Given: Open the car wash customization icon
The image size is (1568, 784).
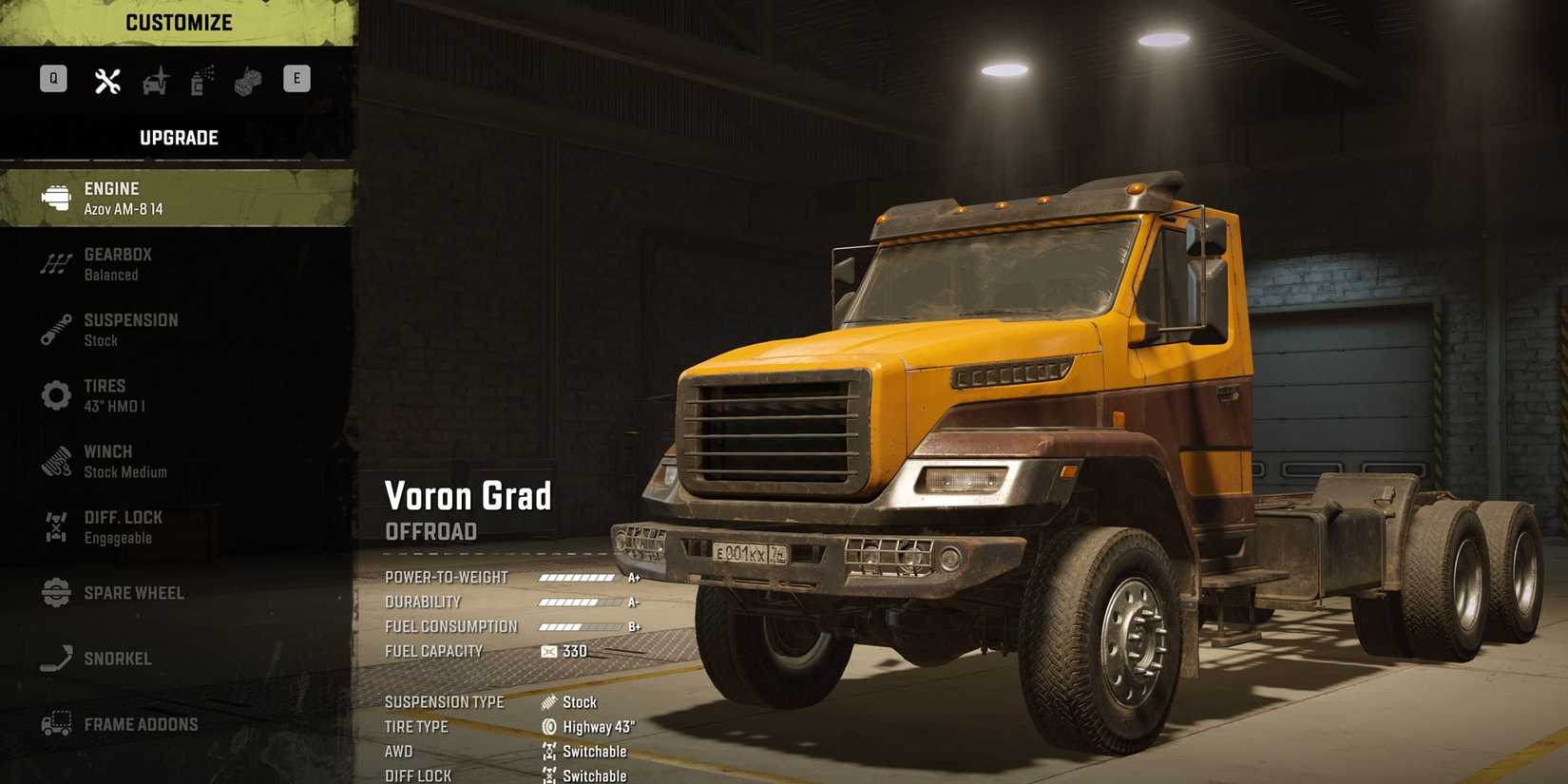Looking at the screenshot, I should 155,79.
